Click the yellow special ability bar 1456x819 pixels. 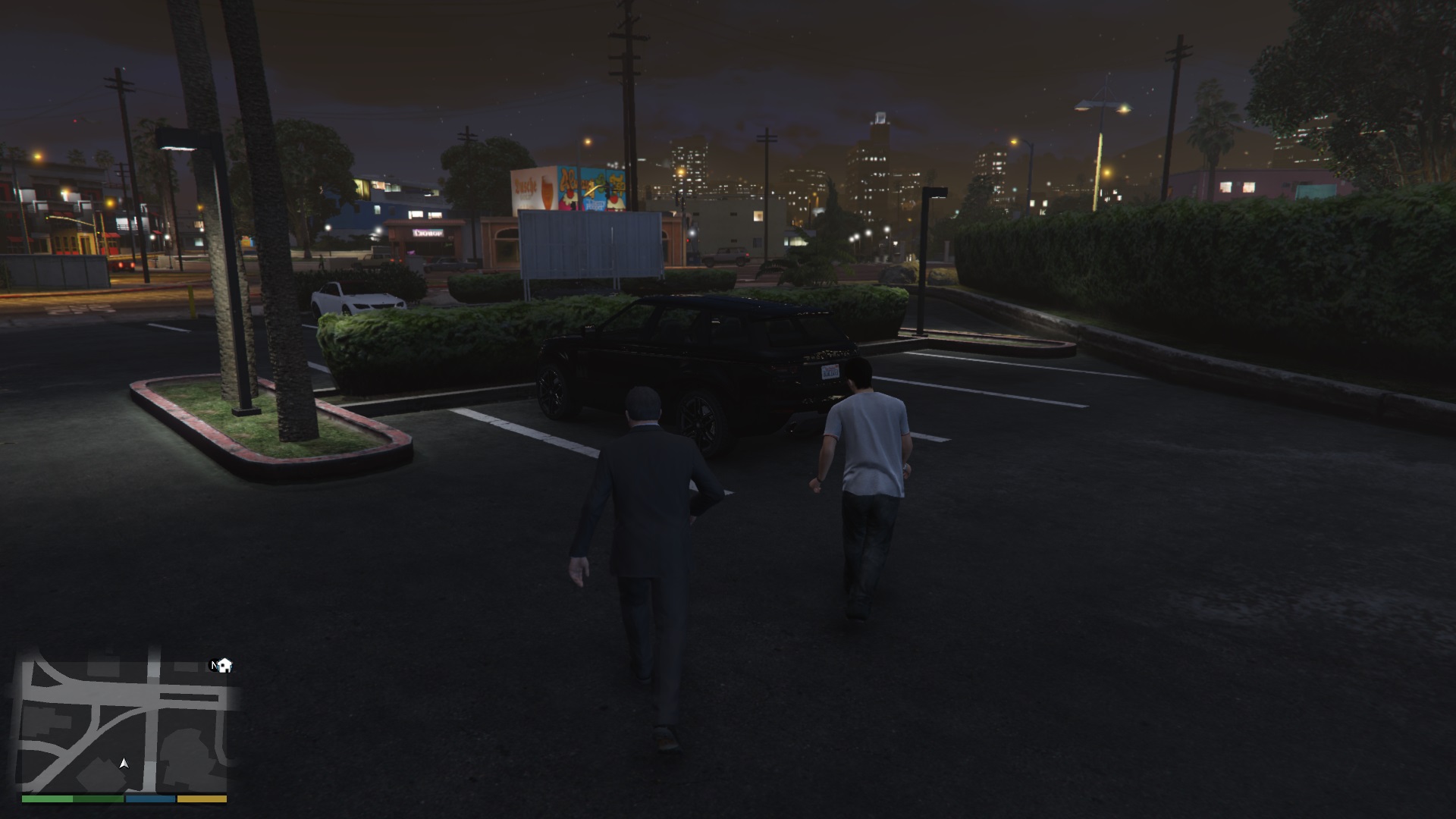tap(201, 799)
